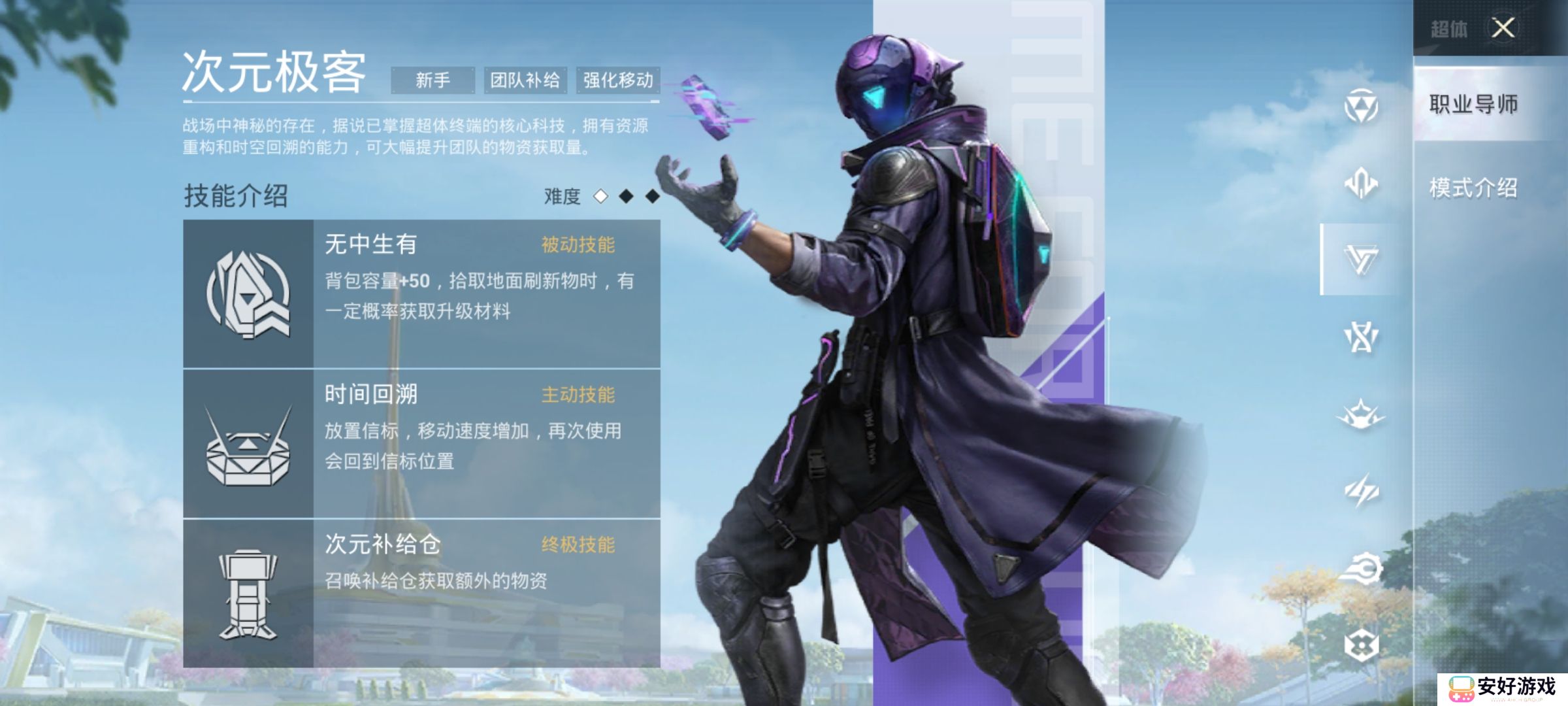Click the 强化移动 tag
This screenshot has width=1568, height=706.
pyautogui.click(x=617, y=78)
